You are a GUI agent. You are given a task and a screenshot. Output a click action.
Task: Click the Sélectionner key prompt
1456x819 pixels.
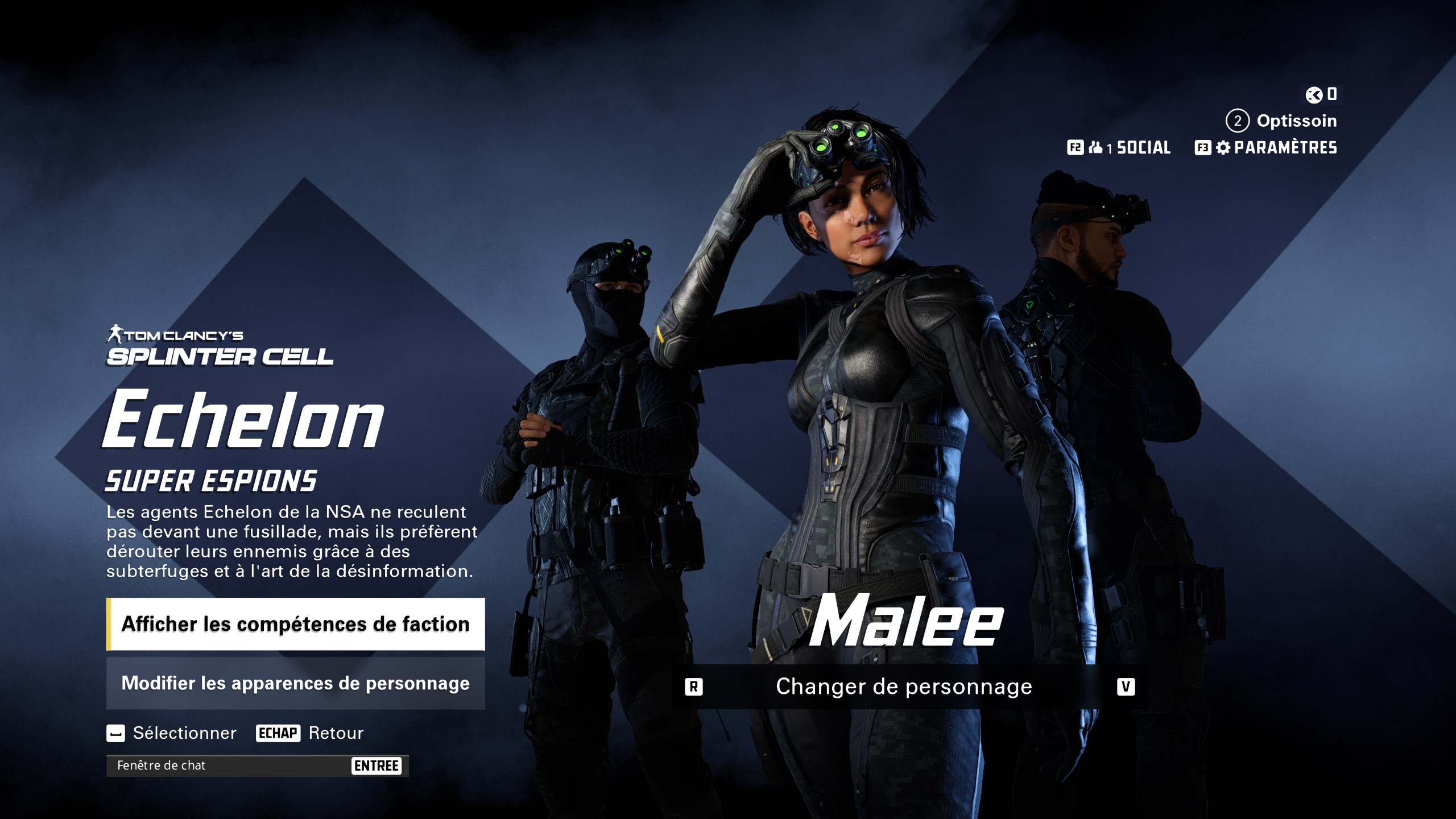point(117,734)
